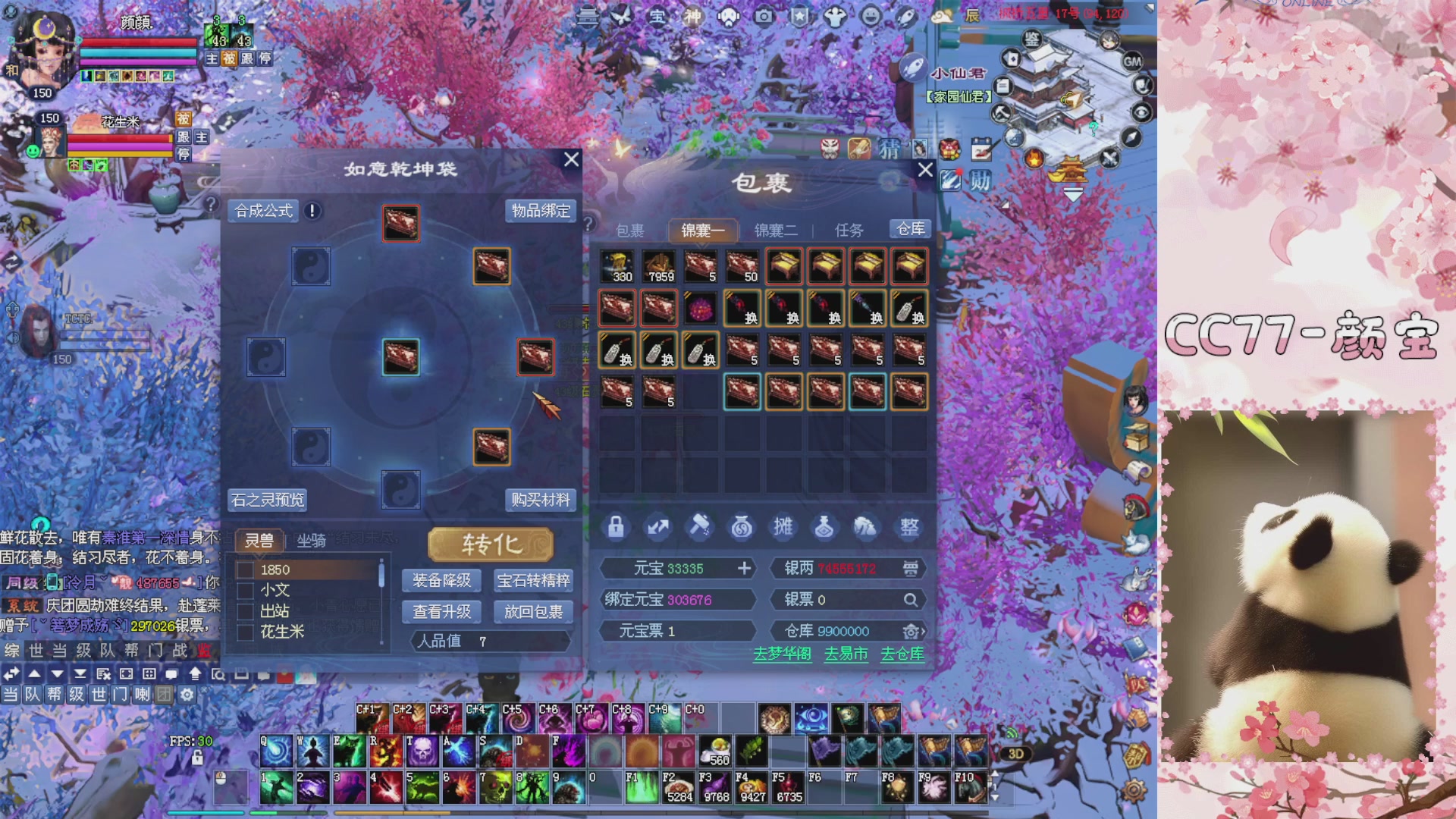The width and height of the screenshot is (1456, 819).
Task: Click the 转化 convert button
Action: coord(491,544)
